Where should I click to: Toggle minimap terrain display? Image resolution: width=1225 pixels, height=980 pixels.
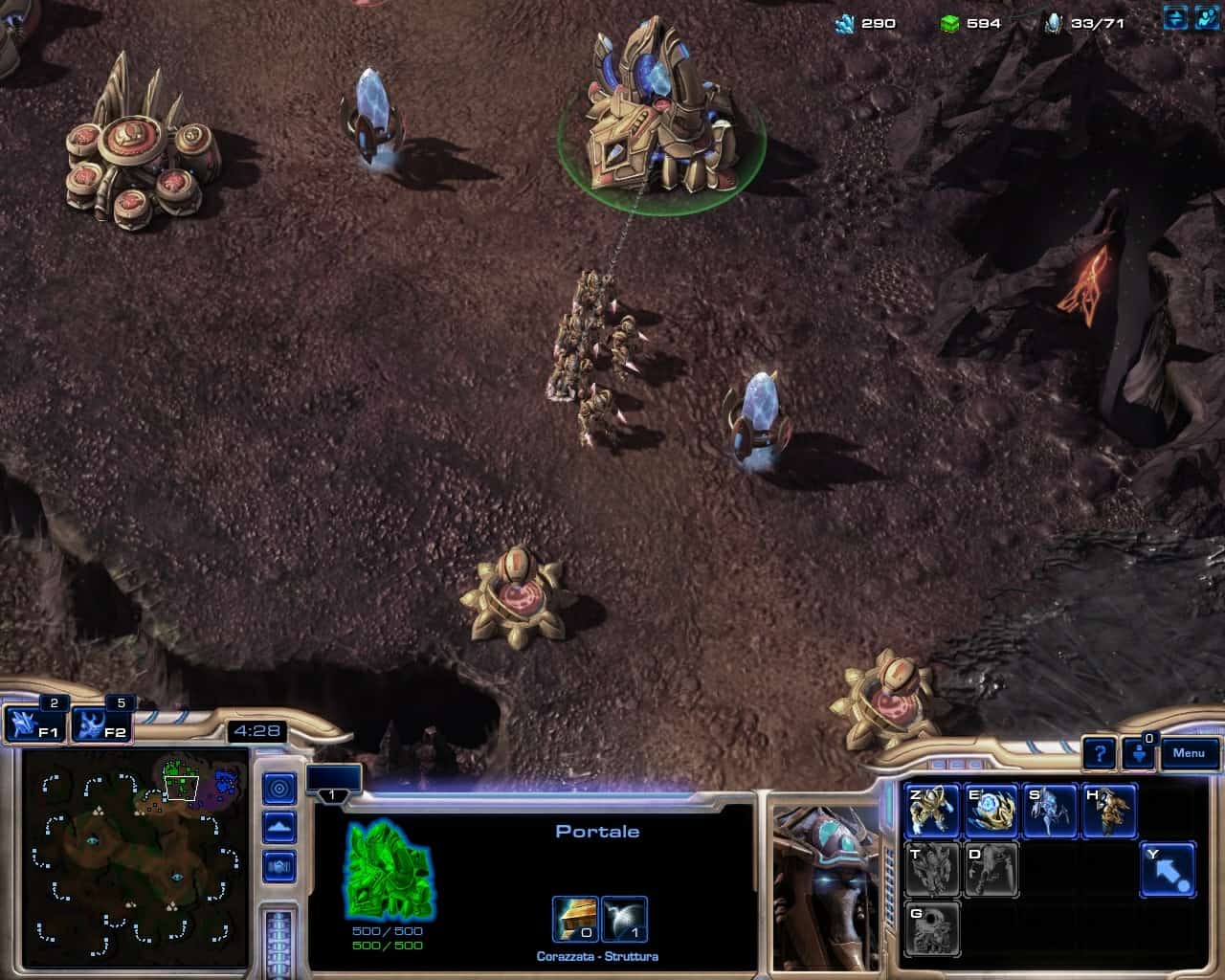pos(279,828)
